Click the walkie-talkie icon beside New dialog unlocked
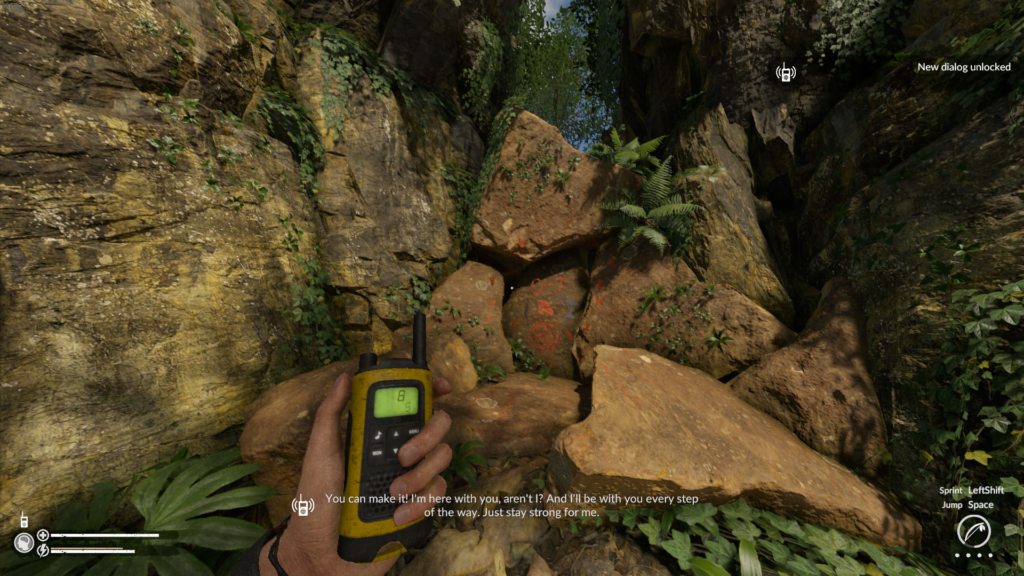The height and width of the screenshot is (576, 1024). click(x=786, y=72)
